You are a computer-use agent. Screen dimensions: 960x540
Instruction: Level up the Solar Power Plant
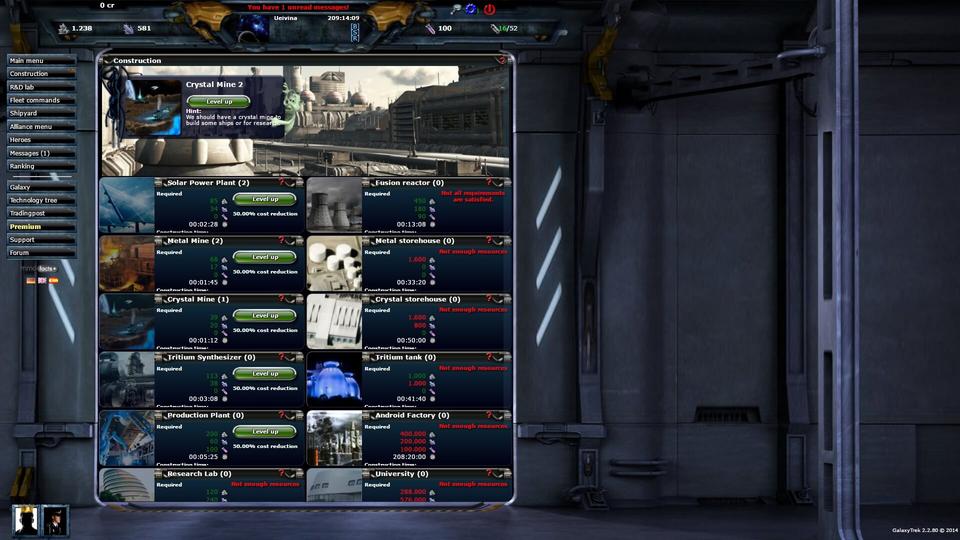(x=265, y=199)
